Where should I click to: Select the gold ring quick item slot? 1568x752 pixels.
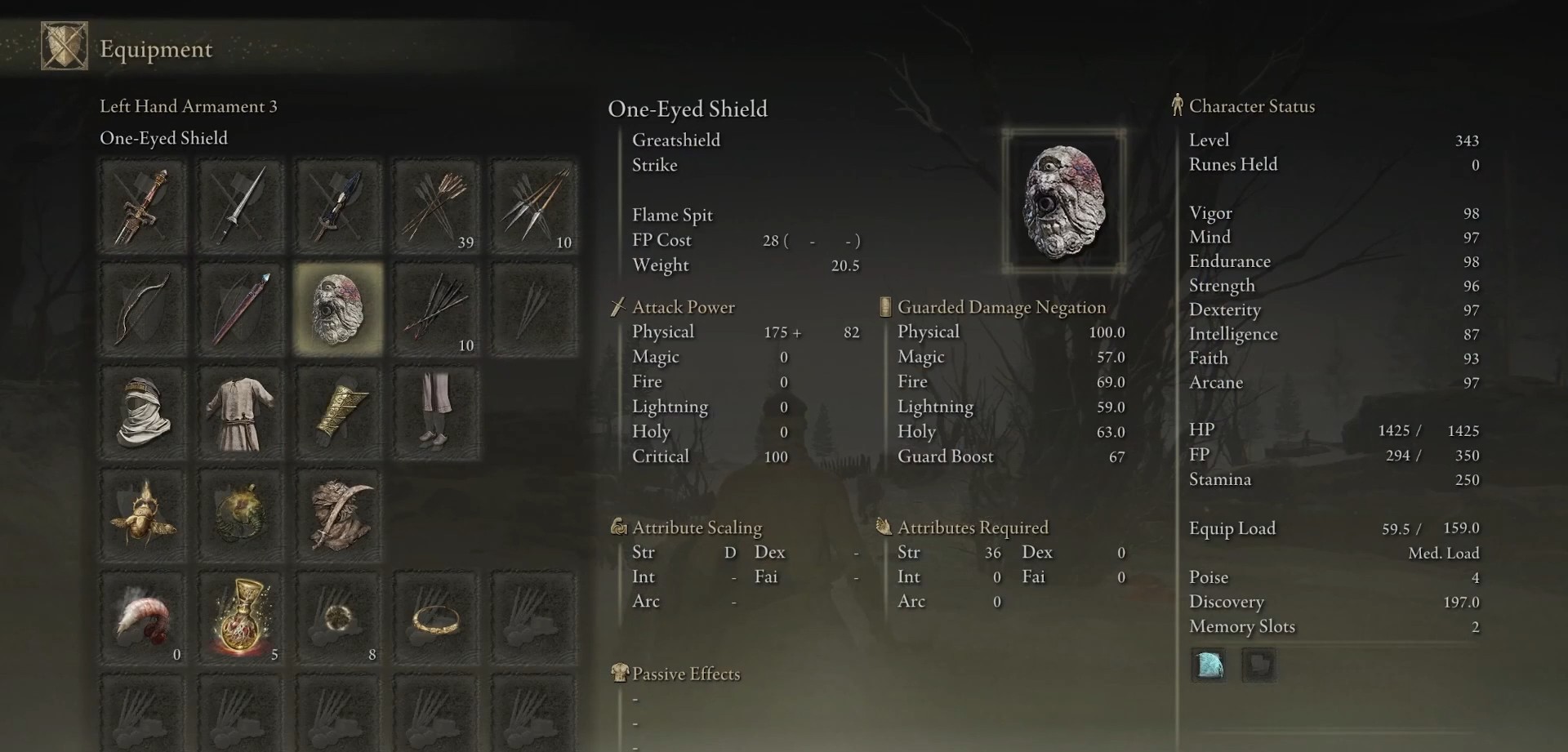437,619
